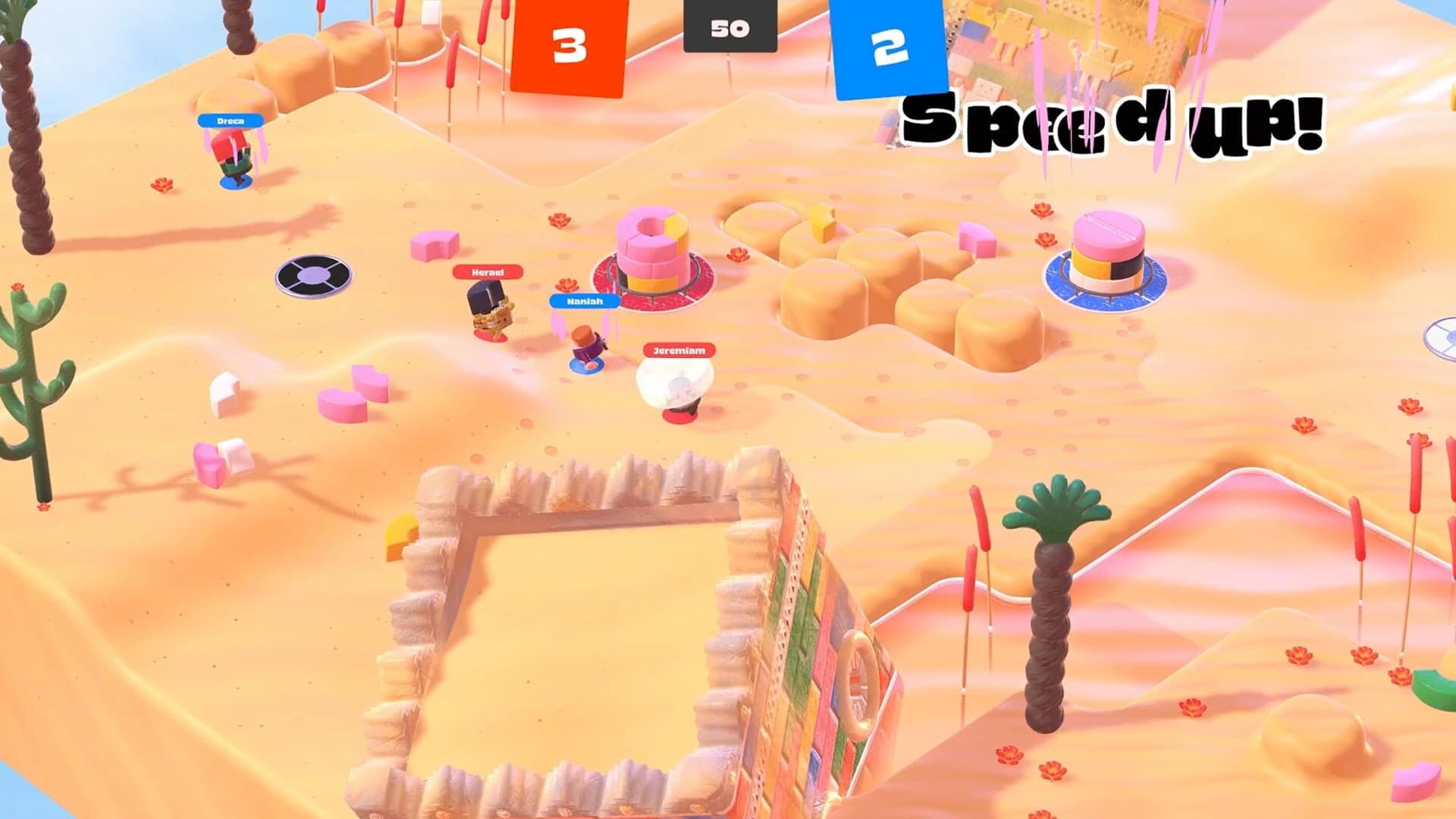Screen dimensions: 1456x819
Task: Select the white bubble around Jeremiam
Action: click(675, 387)
